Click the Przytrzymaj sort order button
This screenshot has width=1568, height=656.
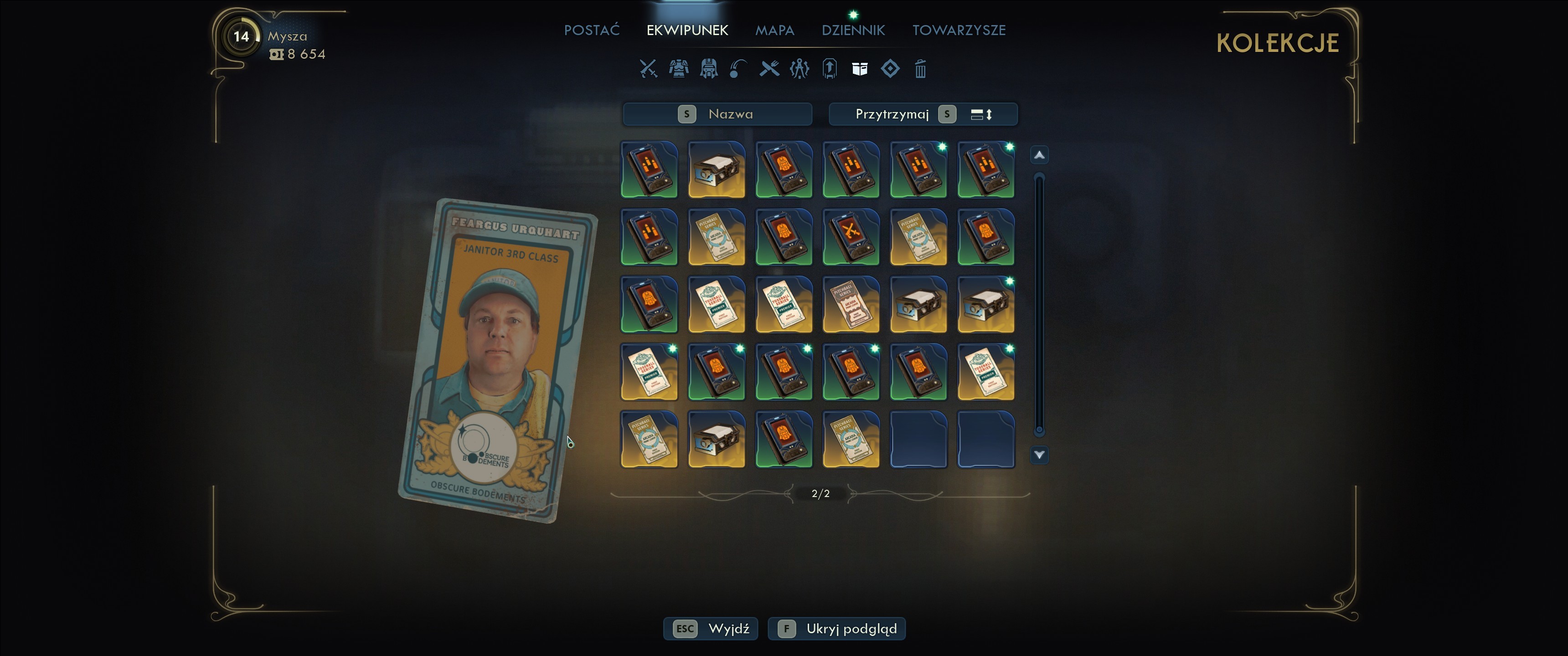[x=923, y=114]
